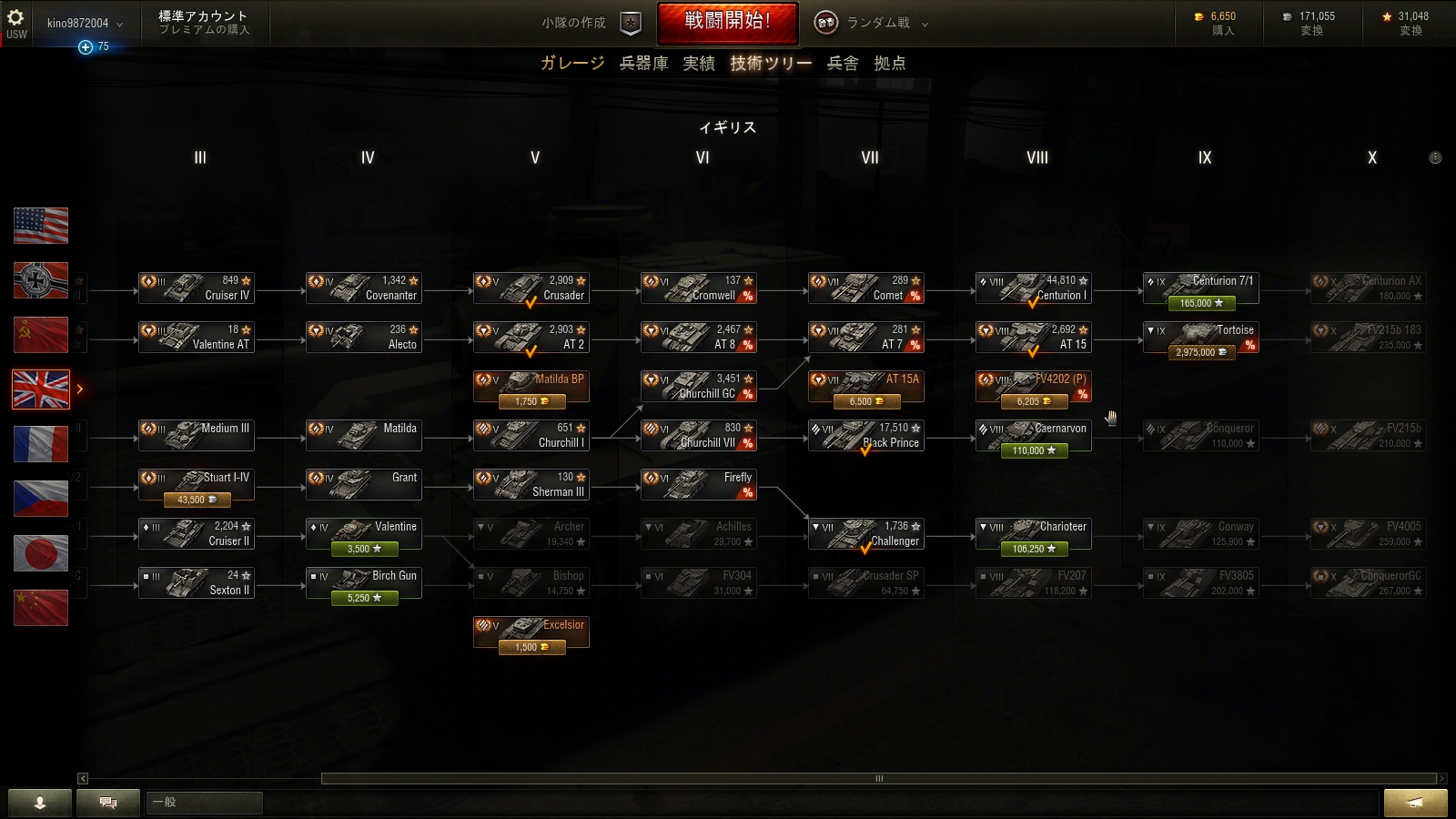Switch to the 兵器庫 depot tab
The image size is (1456, 819).
tap(643, 63)
